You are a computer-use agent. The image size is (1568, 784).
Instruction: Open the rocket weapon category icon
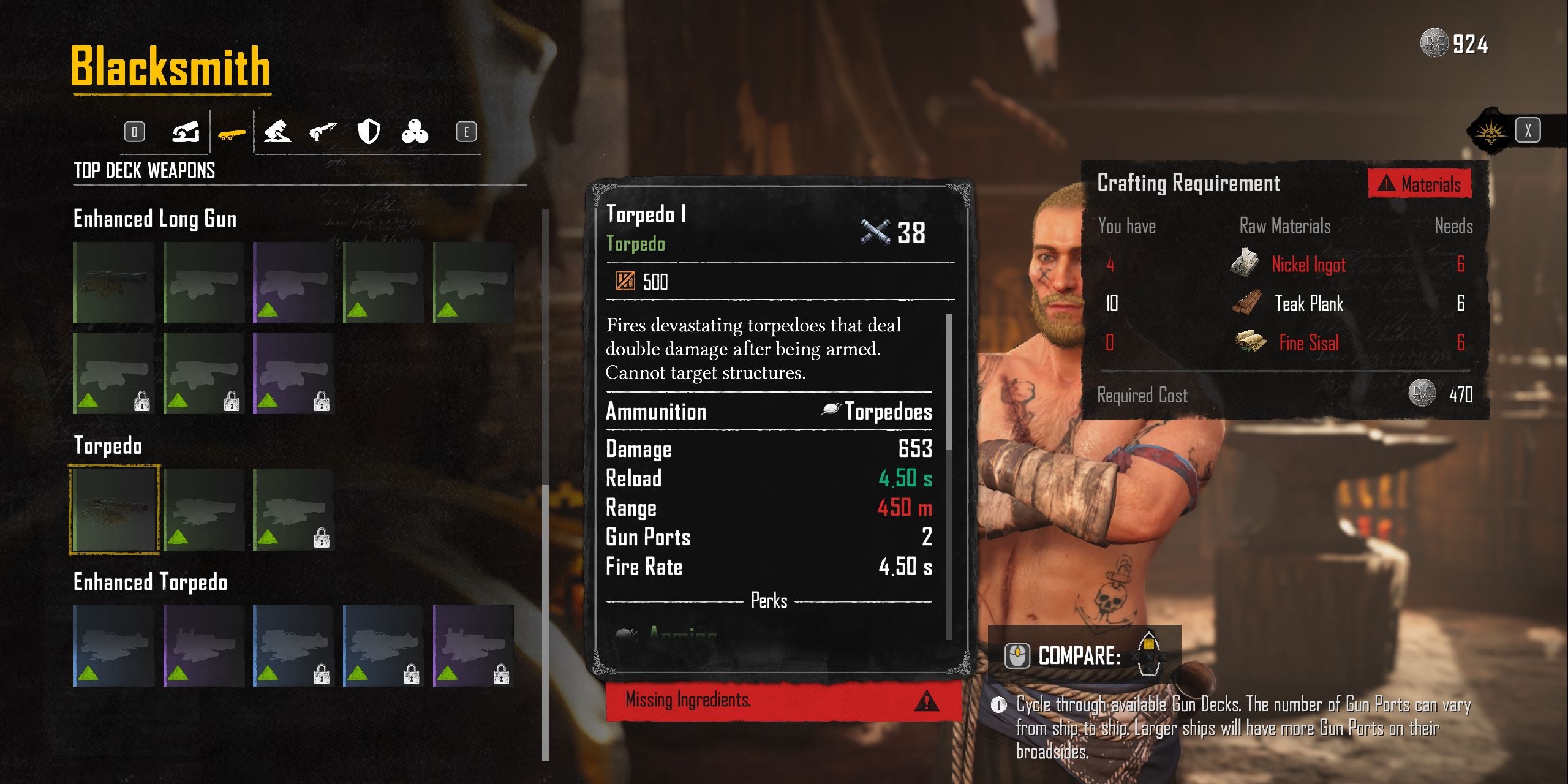[x=323, y=130]
